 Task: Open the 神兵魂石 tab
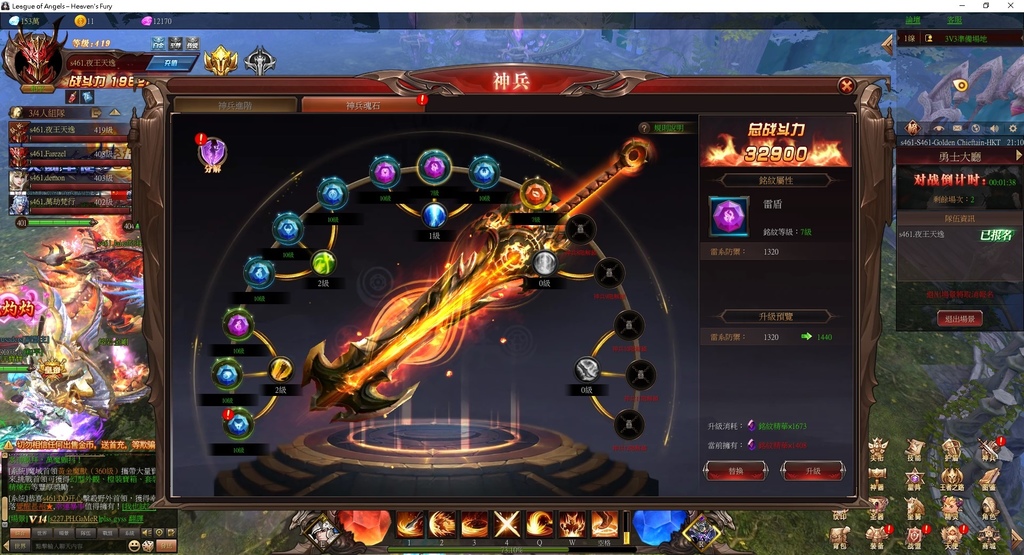click(363, 105)
